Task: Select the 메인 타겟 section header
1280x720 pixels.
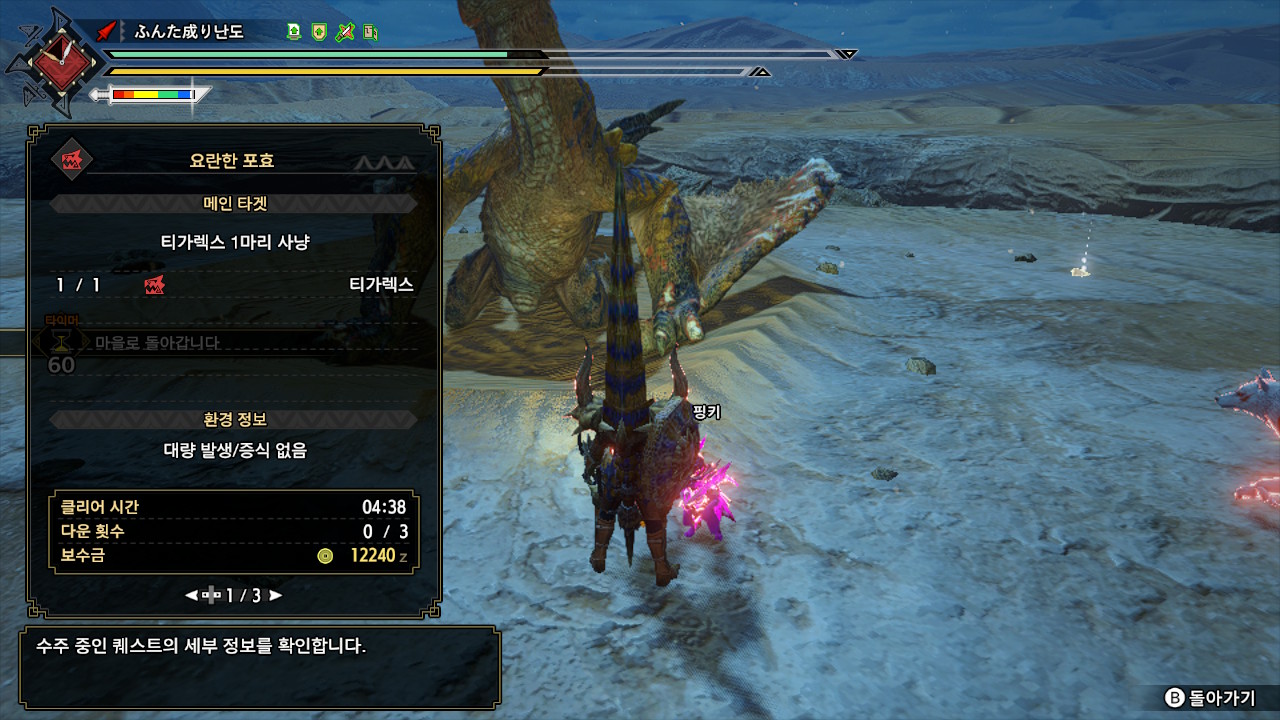Action: (x=234, y=204)
